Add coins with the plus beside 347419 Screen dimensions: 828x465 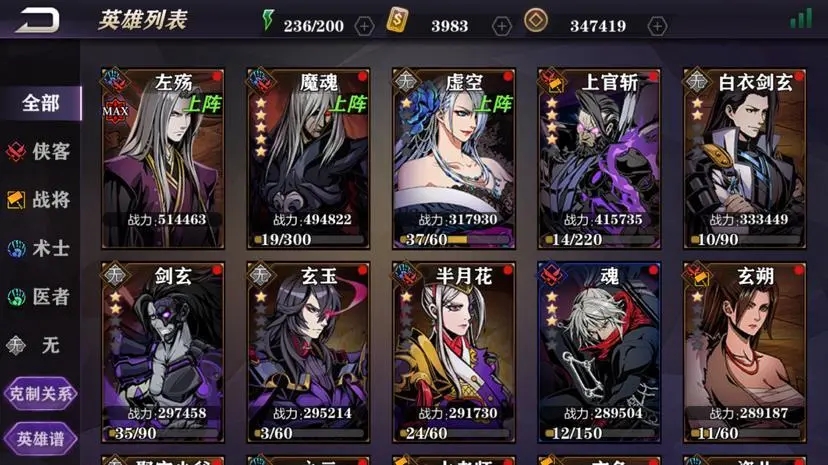coord(657,26)
